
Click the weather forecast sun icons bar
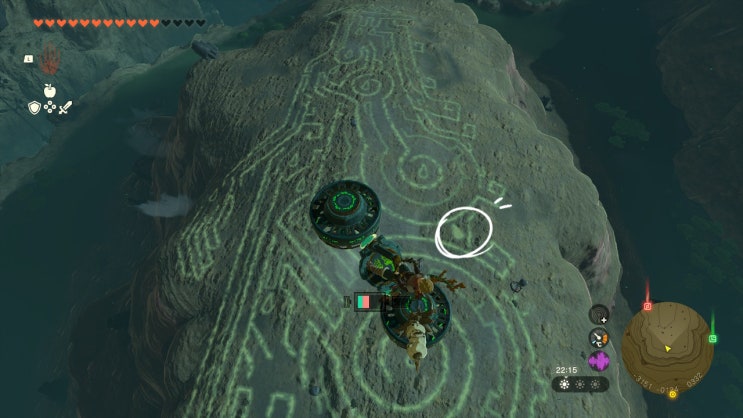[x=580, y=384]
